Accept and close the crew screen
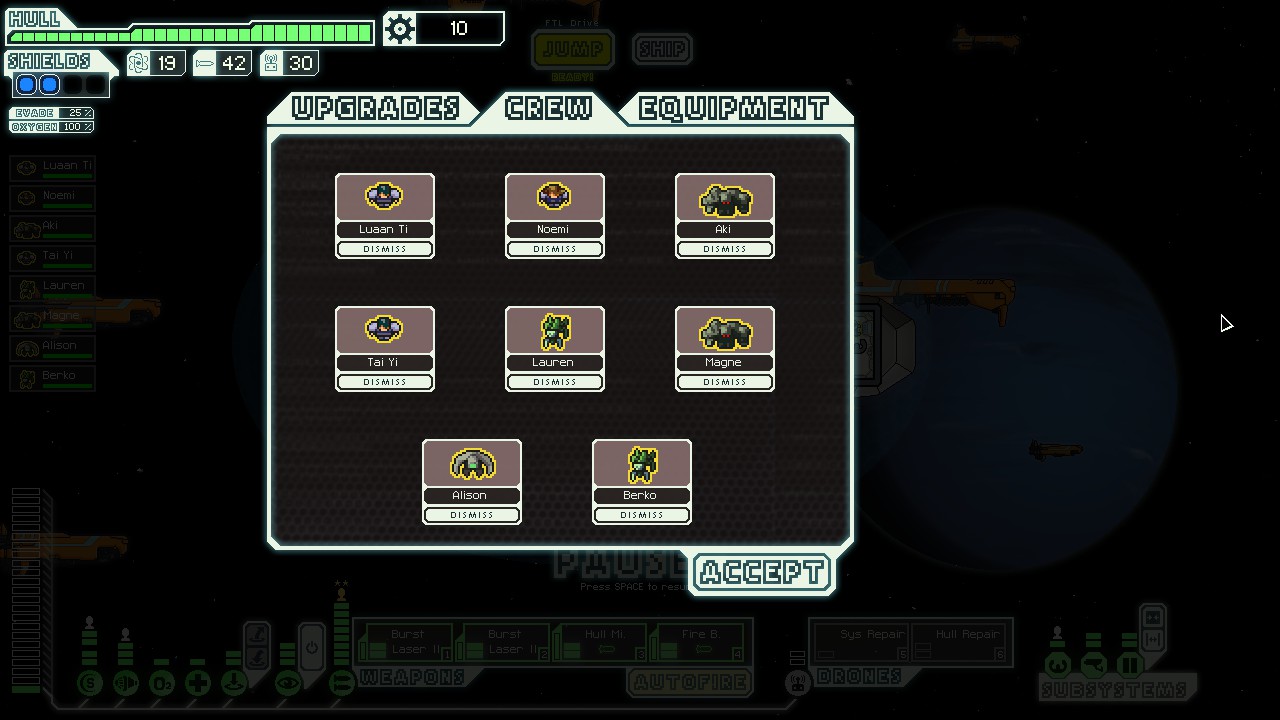1280x720 pixels. pyautogui.click(x=762, y=573)
